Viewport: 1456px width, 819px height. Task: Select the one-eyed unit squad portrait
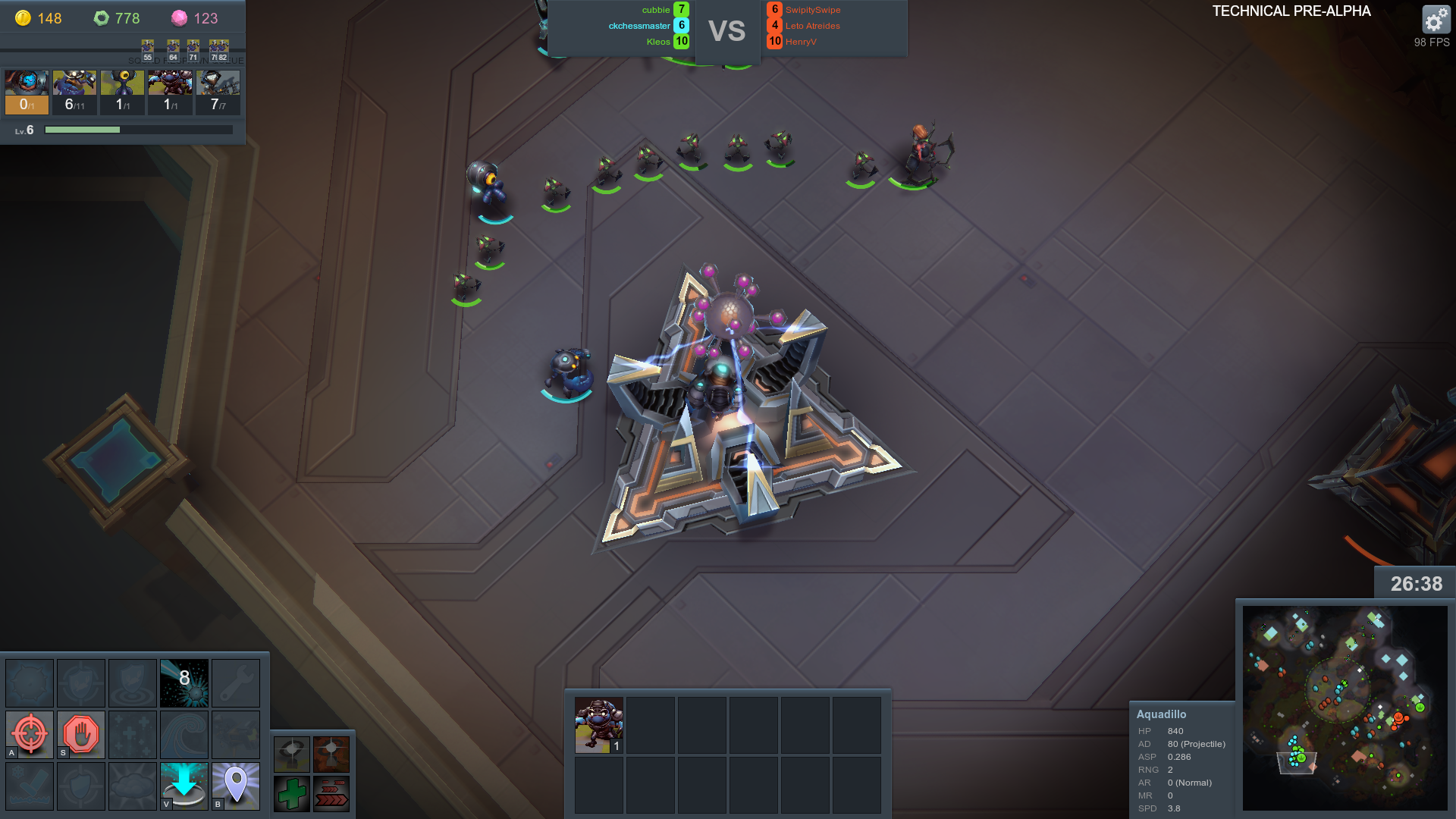(122, 92)
